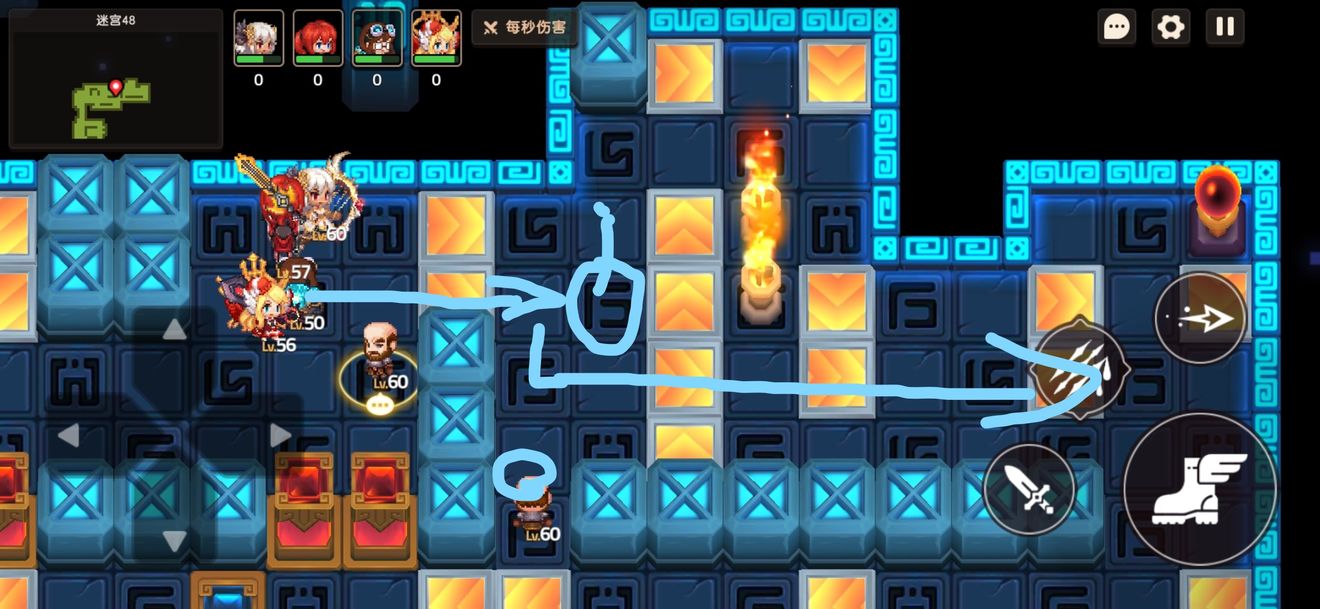Image resolution: width=1320 pixels, height=609 pixels.
Task: Toggle the 每秒伤害 damage display
Action: 525,27
